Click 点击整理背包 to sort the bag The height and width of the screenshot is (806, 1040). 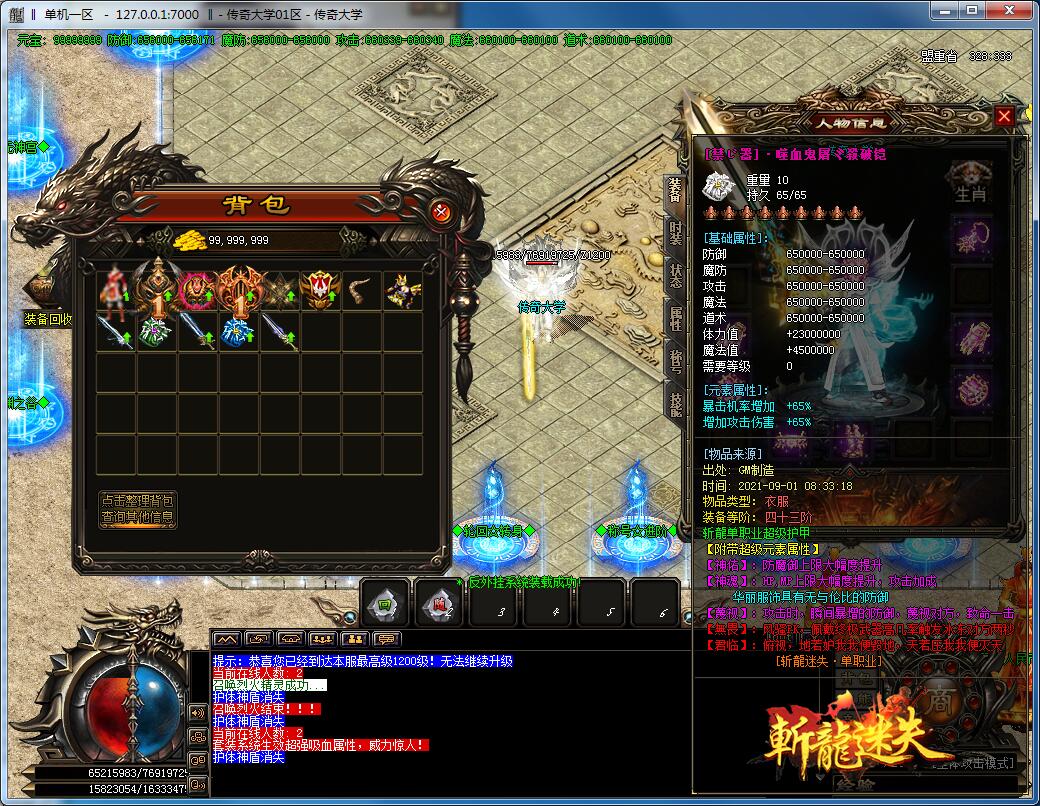click(137, 500)
